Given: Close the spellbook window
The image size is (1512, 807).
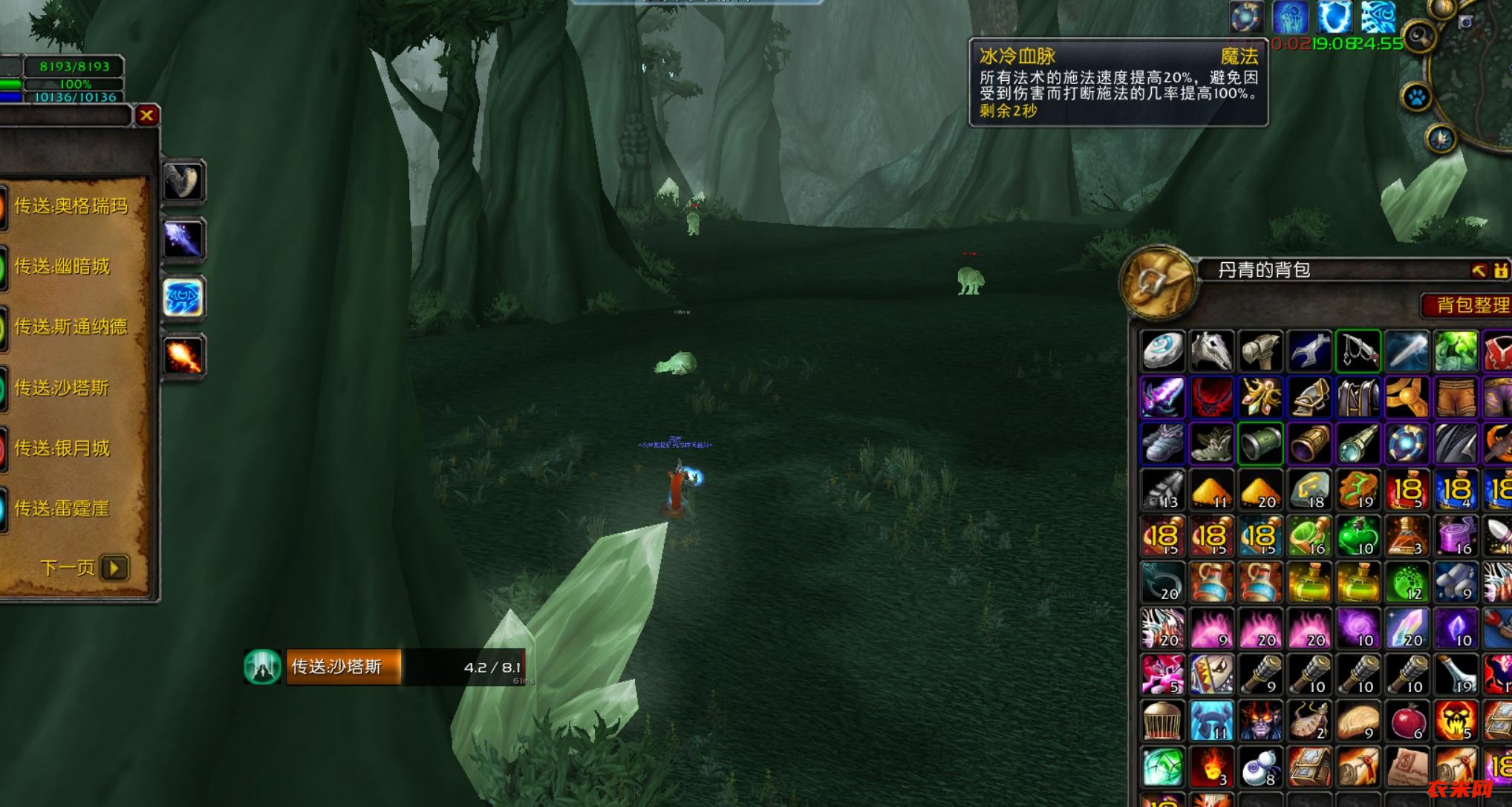Looking at the screenshot, I should coord(146,115).
